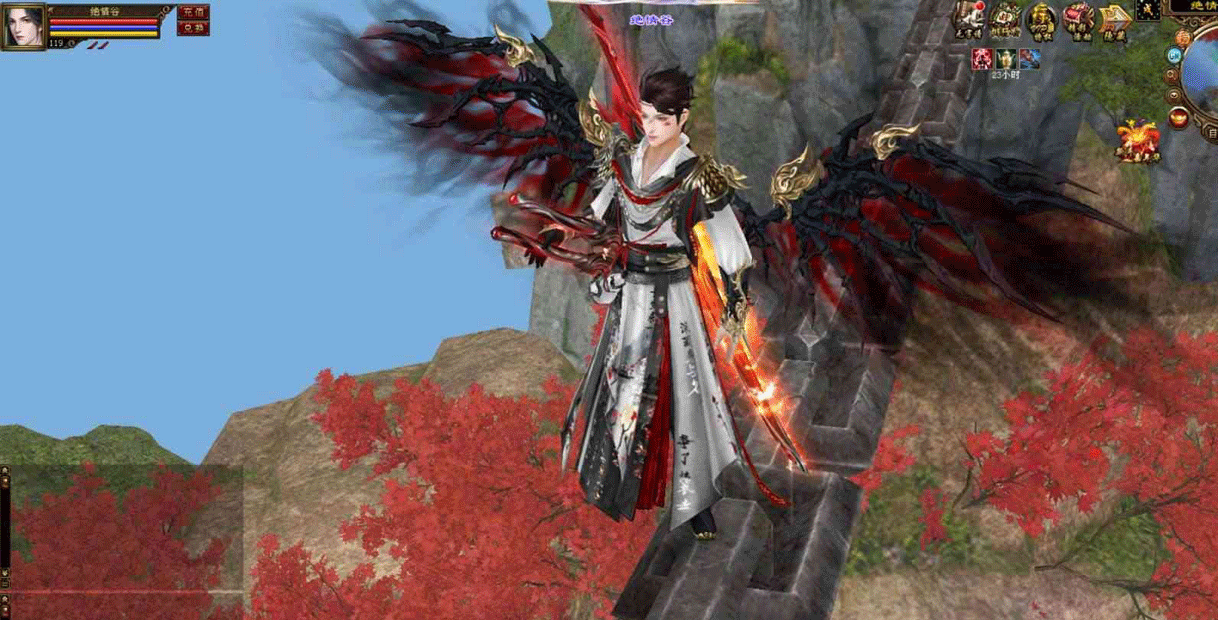Open the top-bar icon with red notification dot
Viewport: 1218px width, 620px height.
967,19
